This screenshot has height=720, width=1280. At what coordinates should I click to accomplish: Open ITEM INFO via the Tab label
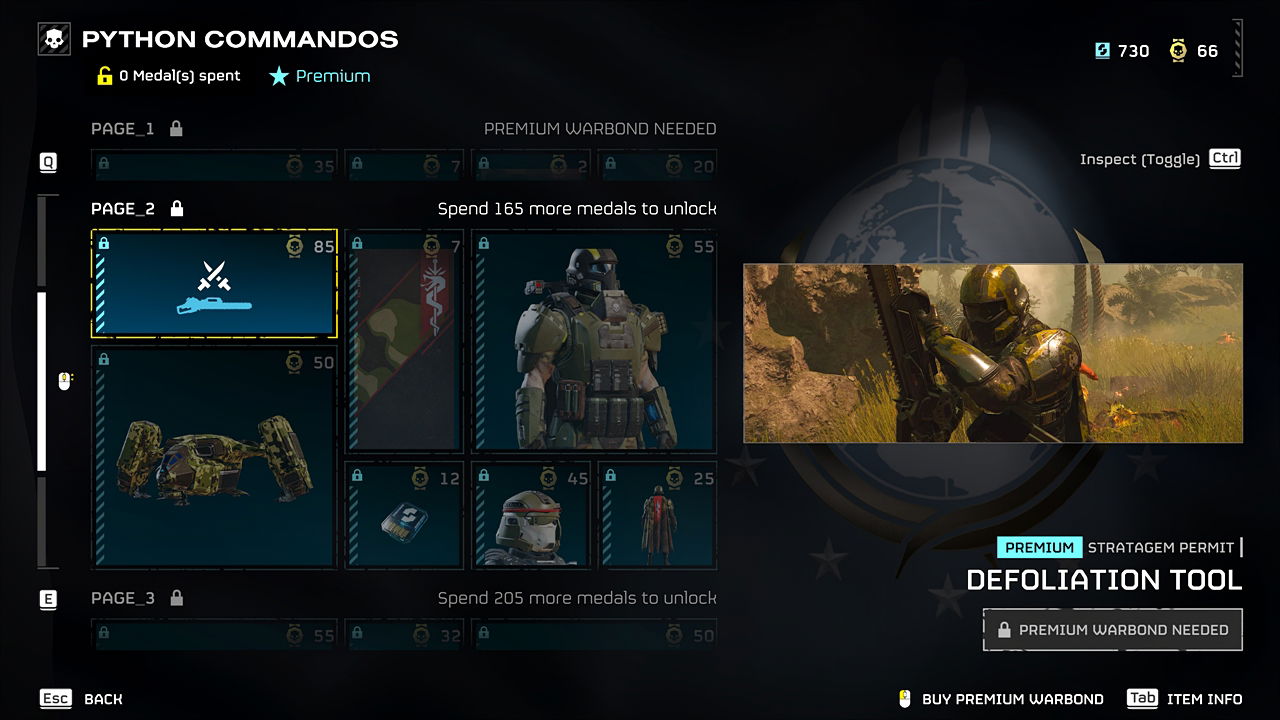pos(1143,699)
